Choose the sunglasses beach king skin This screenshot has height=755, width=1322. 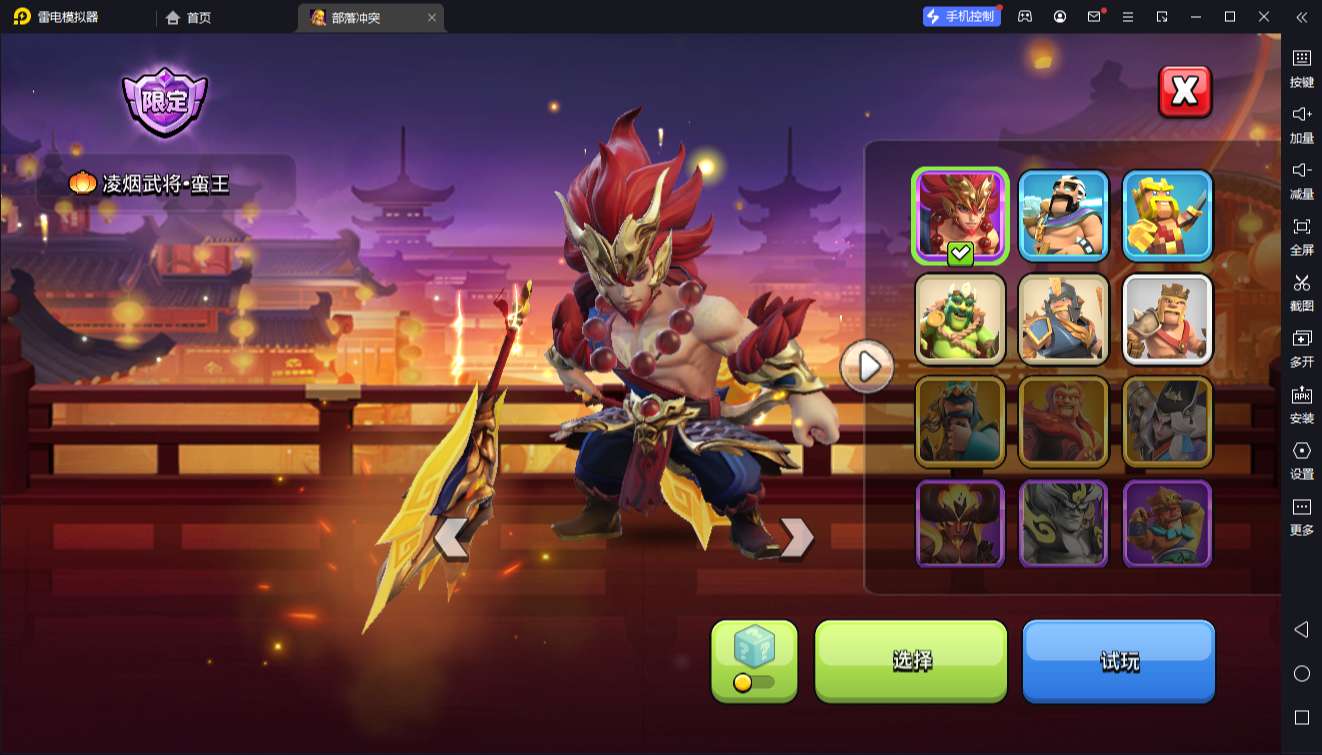point(1064,215)
